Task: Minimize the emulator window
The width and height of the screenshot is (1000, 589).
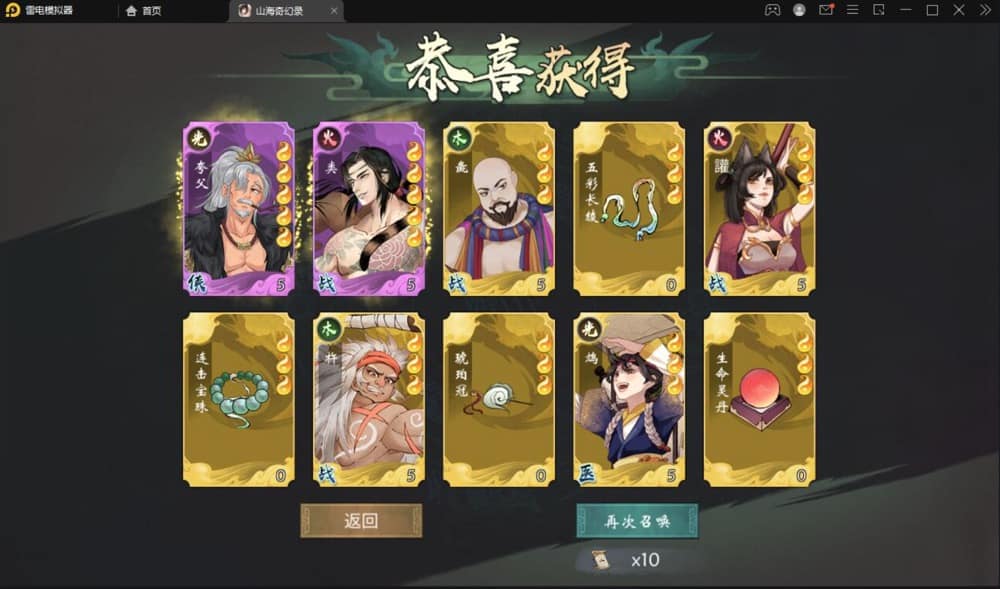Action: click(905, 10)
